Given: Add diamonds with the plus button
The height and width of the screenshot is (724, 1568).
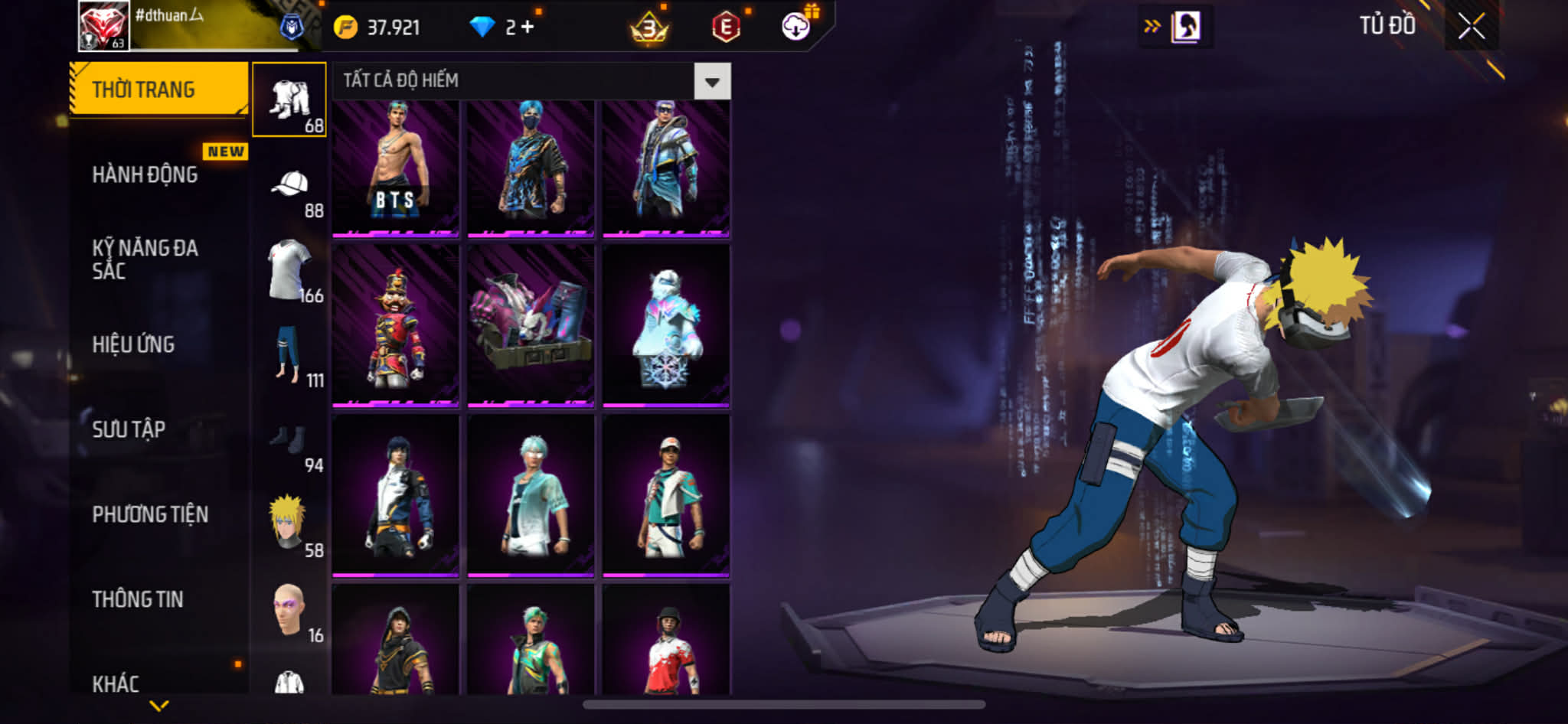Looking at the screenshot, I should [x=527, y=27].
